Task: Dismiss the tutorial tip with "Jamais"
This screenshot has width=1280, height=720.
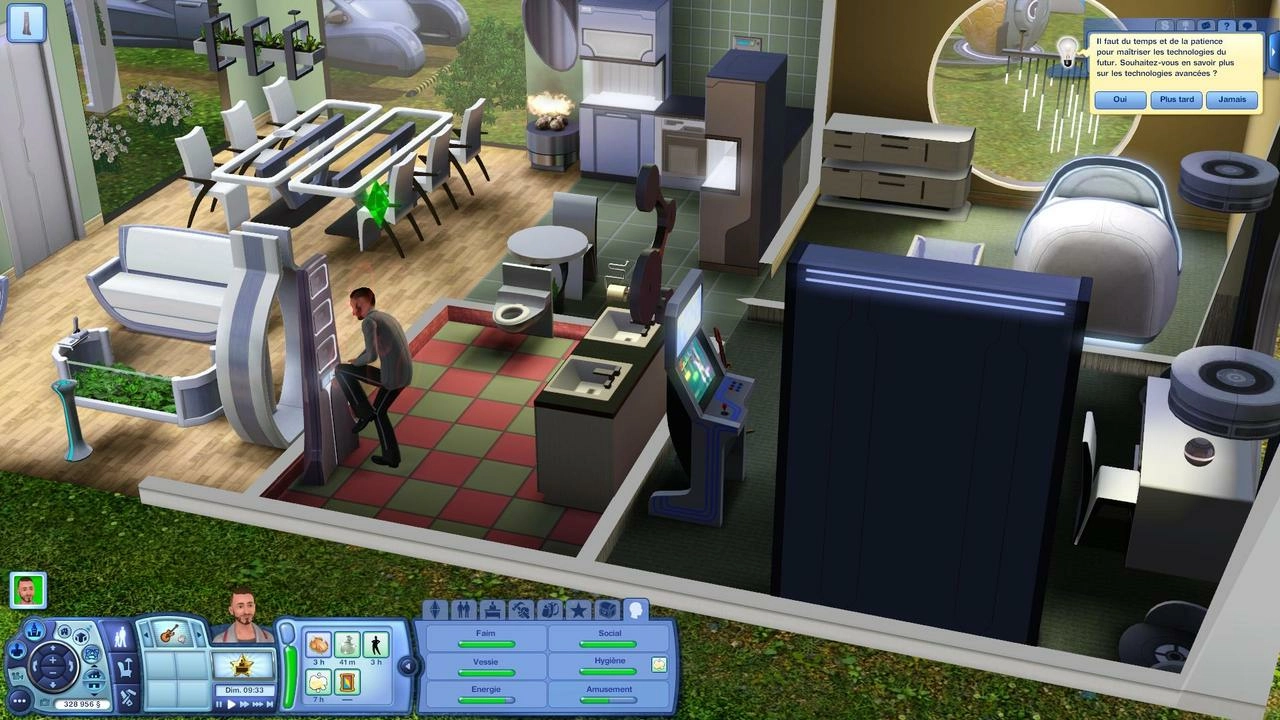Action: [1232, 99]
